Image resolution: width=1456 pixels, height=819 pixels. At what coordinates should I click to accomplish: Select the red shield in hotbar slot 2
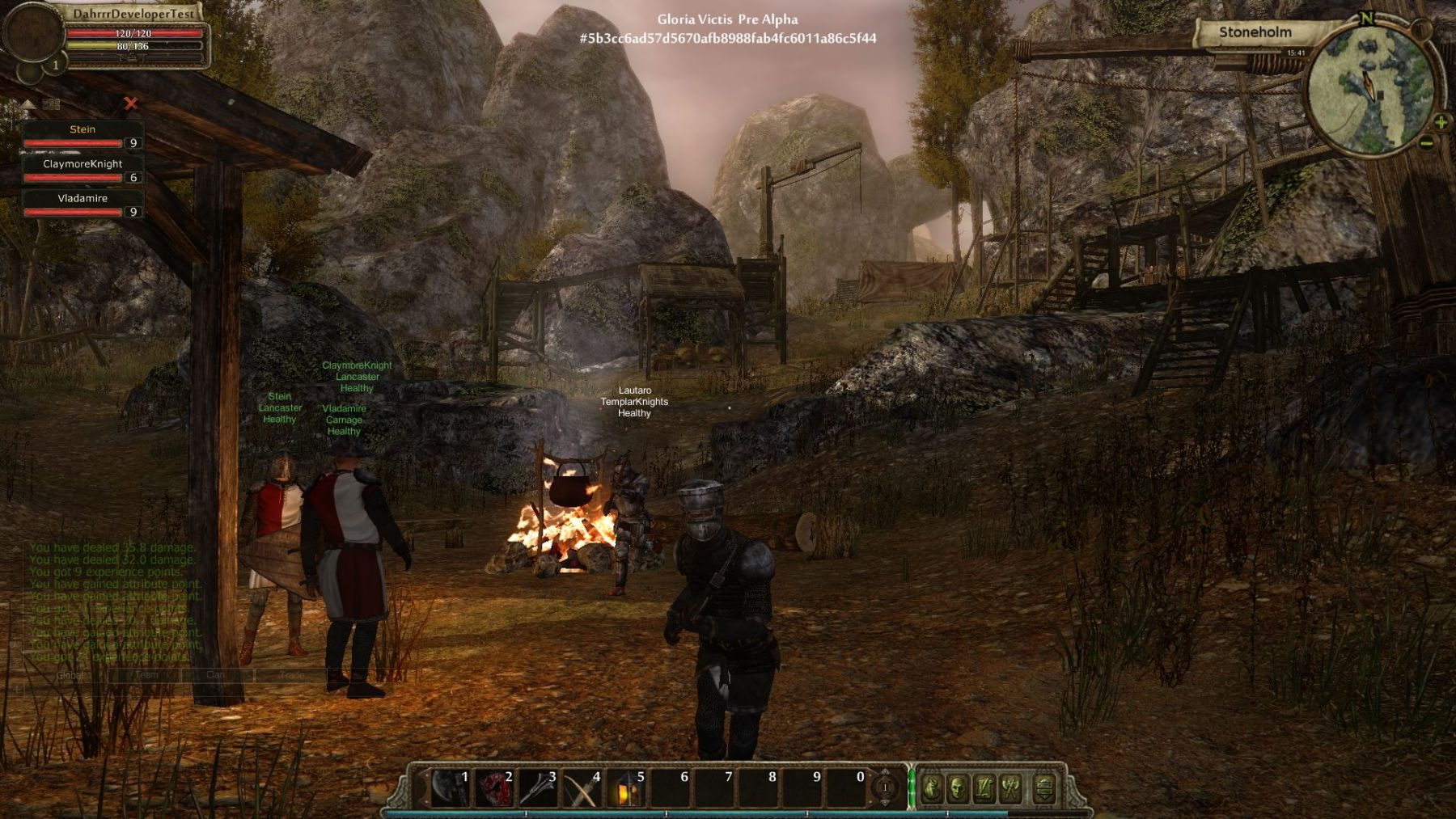[493, 787]
